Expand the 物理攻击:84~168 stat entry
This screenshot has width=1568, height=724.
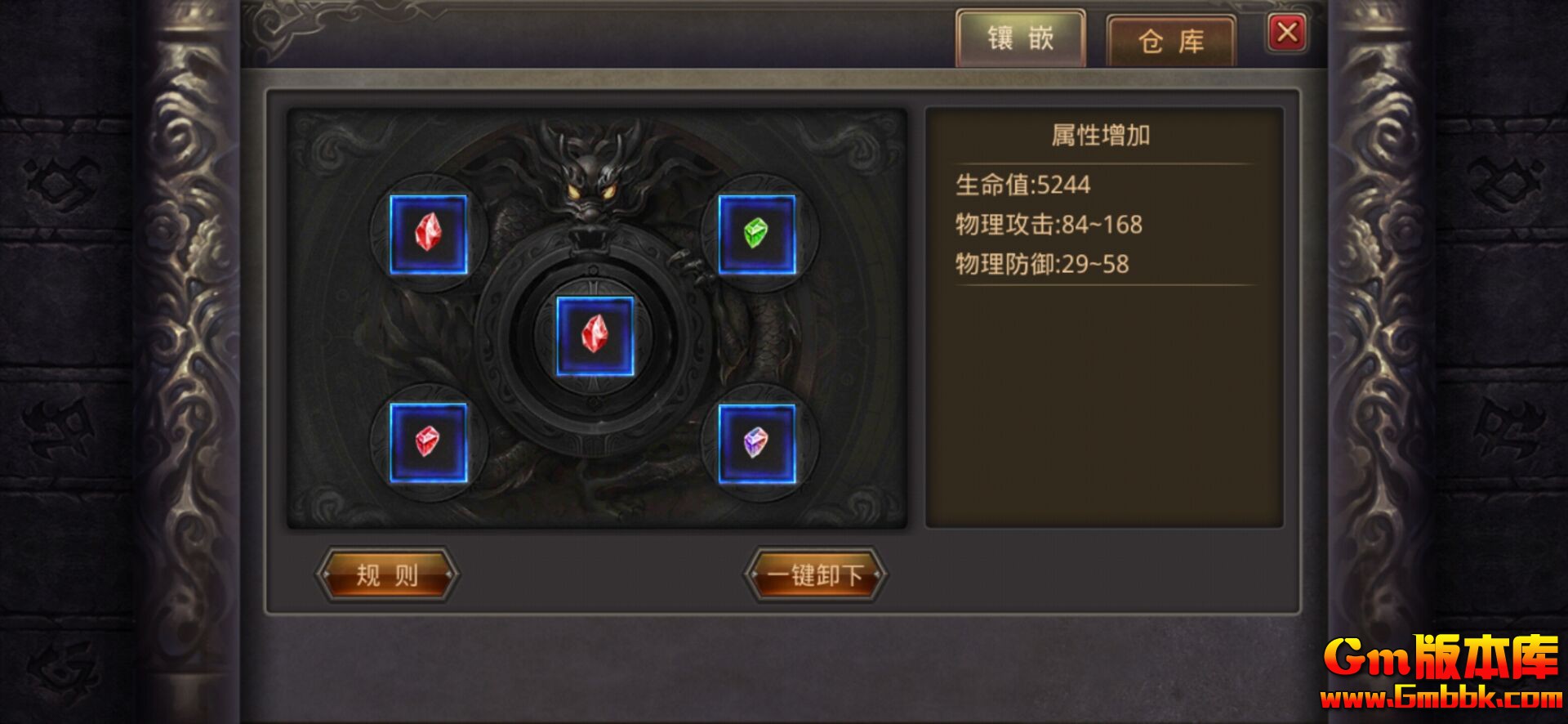[1048, 225]
